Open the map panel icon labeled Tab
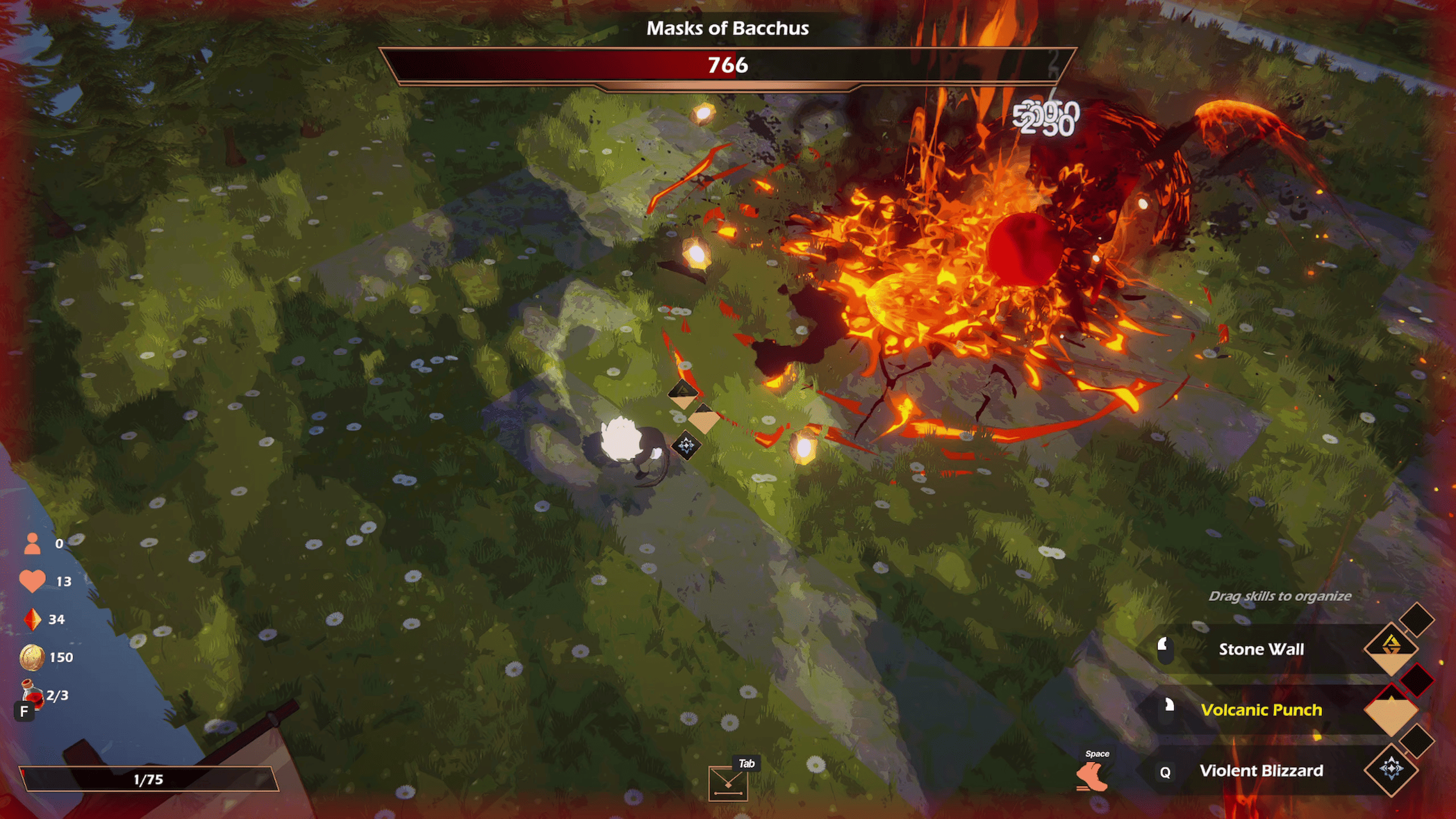Viewport: 1456px width, 819px height. tap(727, 784)
